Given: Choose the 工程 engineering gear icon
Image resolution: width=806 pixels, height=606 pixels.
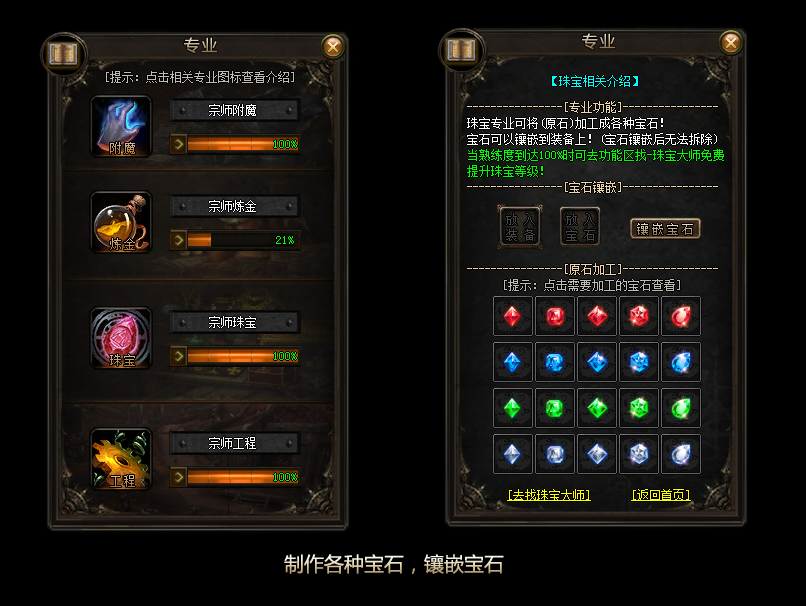Looking at the screenshot, I should click(x=121, y=459).
